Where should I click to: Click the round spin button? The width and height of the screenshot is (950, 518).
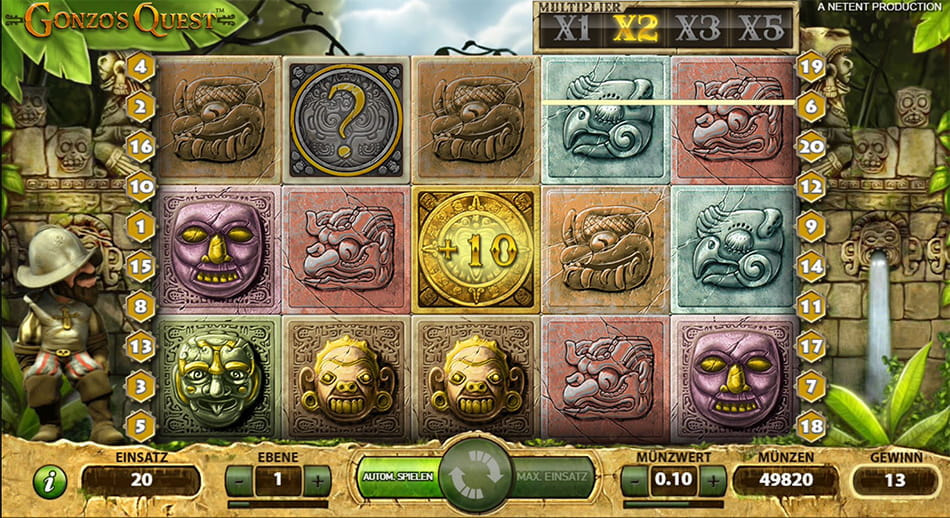(475, 477)
